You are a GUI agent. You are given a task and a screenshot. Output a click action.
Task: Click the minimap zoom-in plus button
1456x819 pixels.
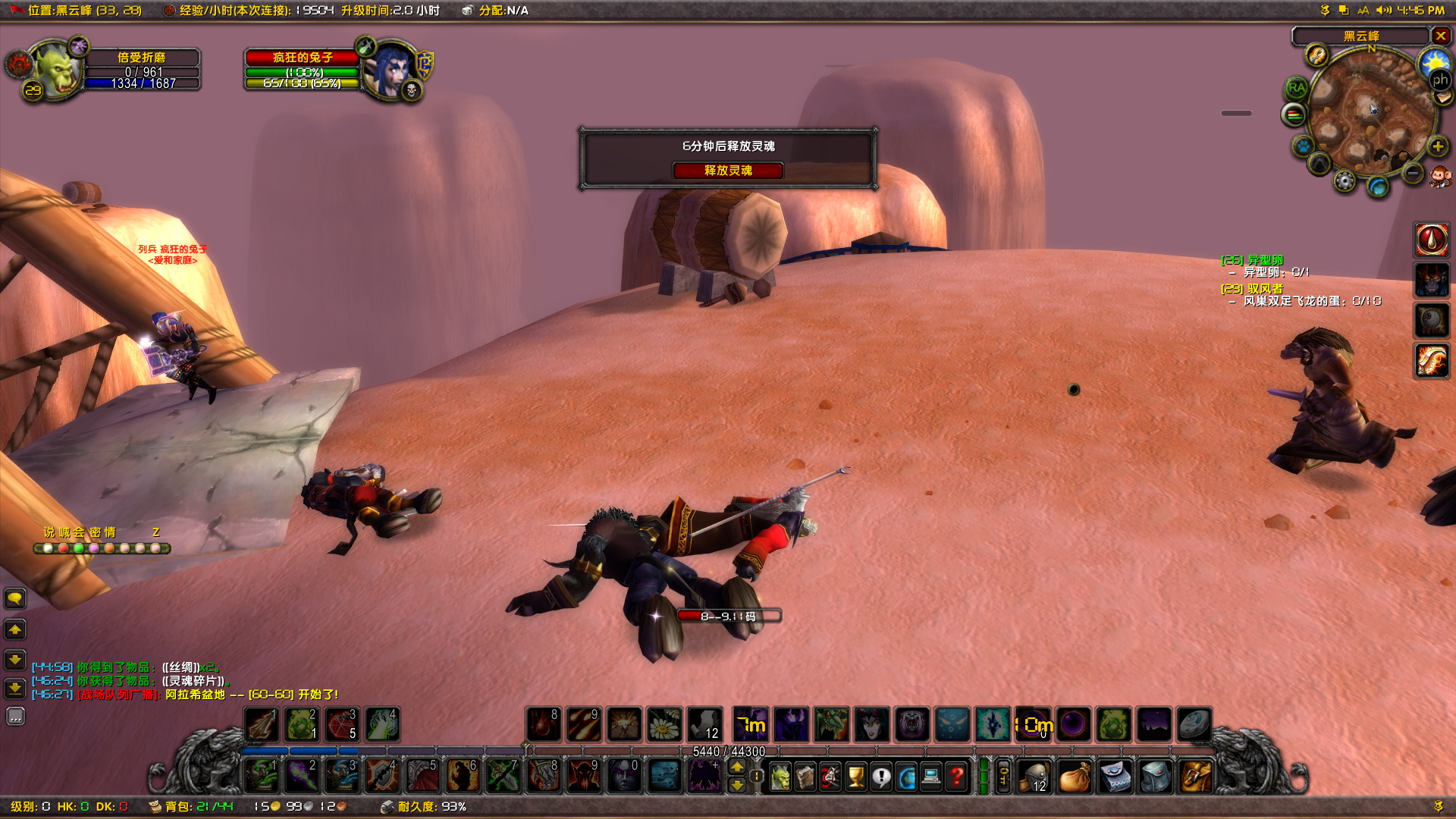[1437, 146]
